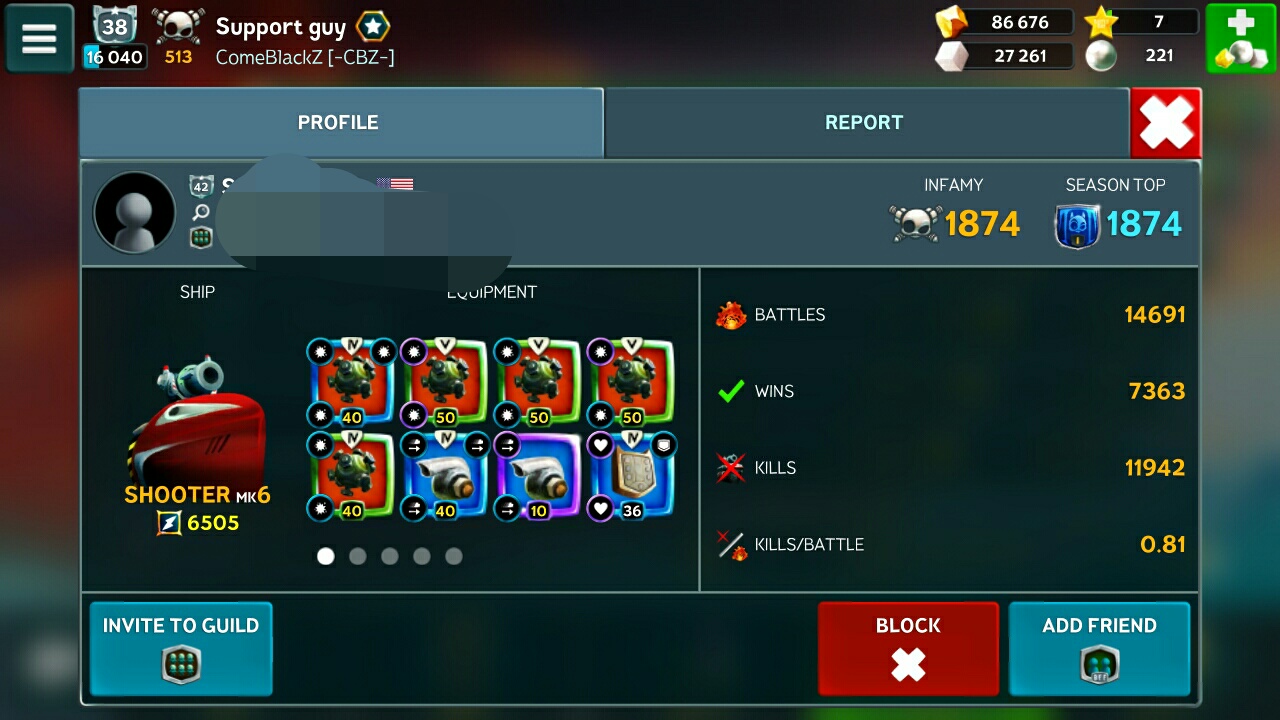Go to the last loadout page dot

click(x=454, y=556)
